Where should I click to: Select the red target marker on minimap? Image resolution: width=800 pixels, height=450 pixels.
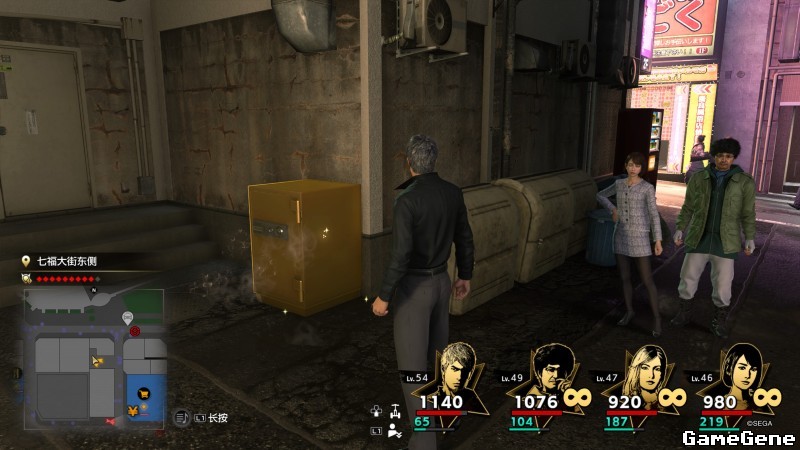134,331
